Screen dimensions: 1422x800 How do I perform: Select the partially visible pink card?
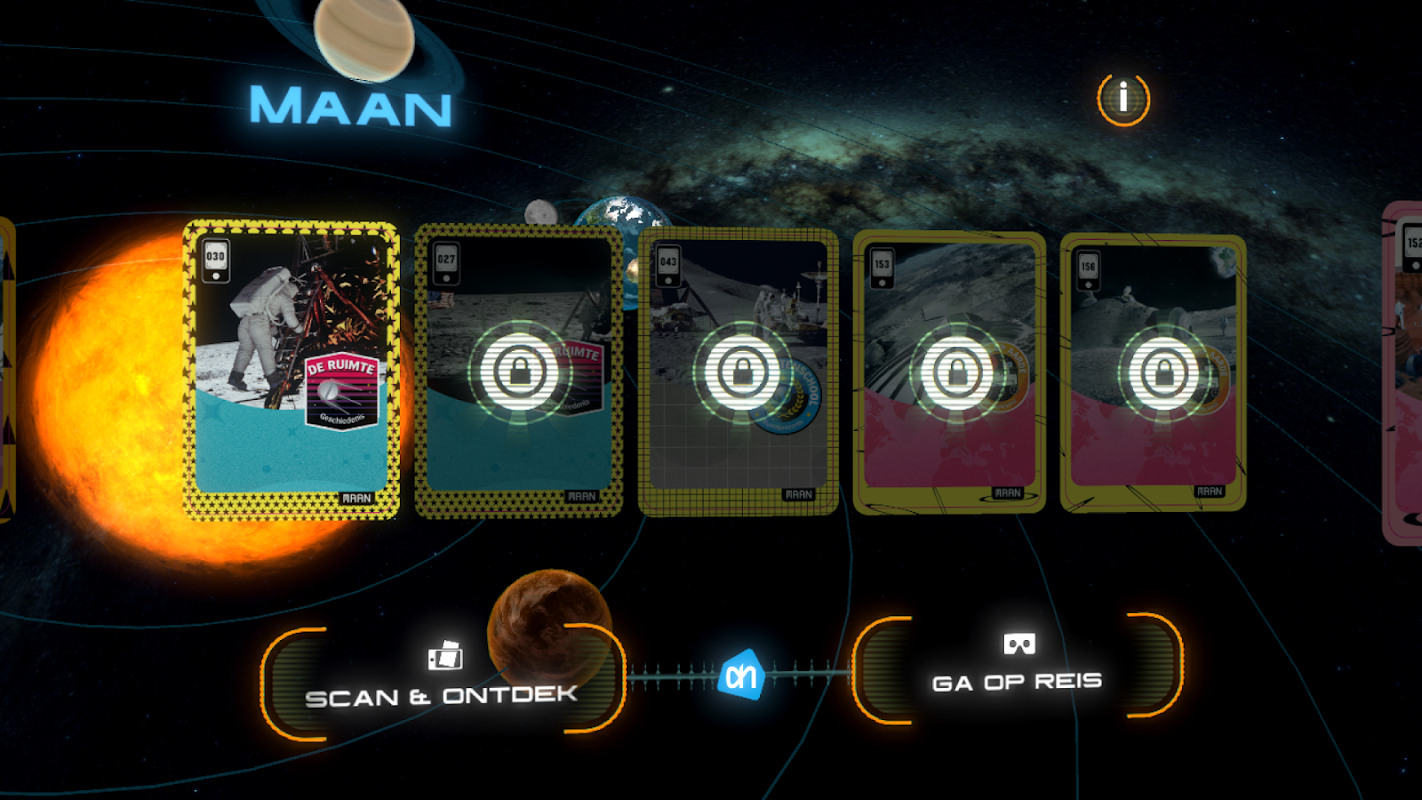(x=1404, y=372)
